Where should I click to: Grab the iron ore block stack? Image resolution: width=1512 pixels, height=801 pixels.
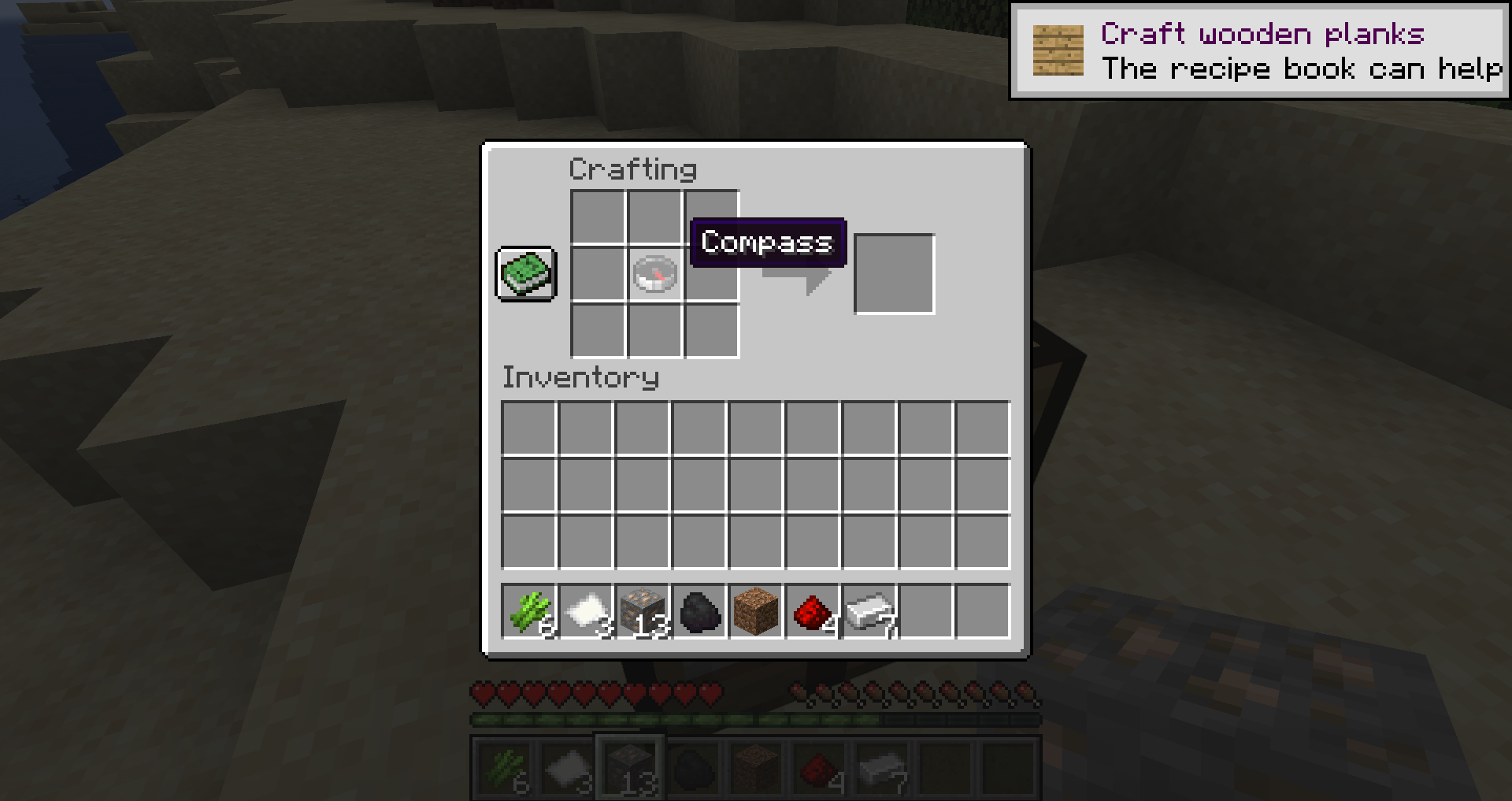click(x=643, y=611)
